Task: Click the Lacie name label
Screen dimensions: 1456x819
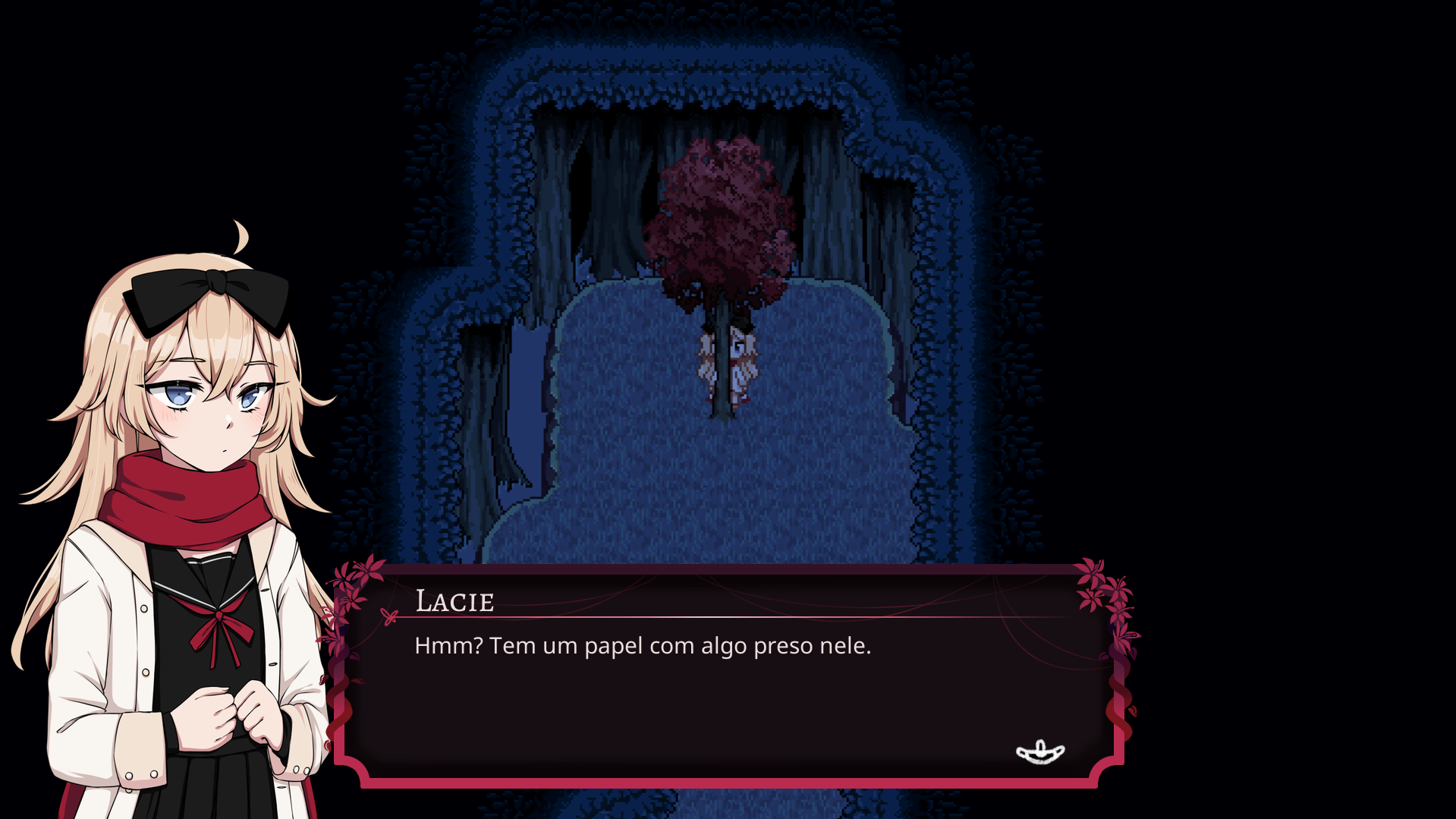Action: coord(454,601)
